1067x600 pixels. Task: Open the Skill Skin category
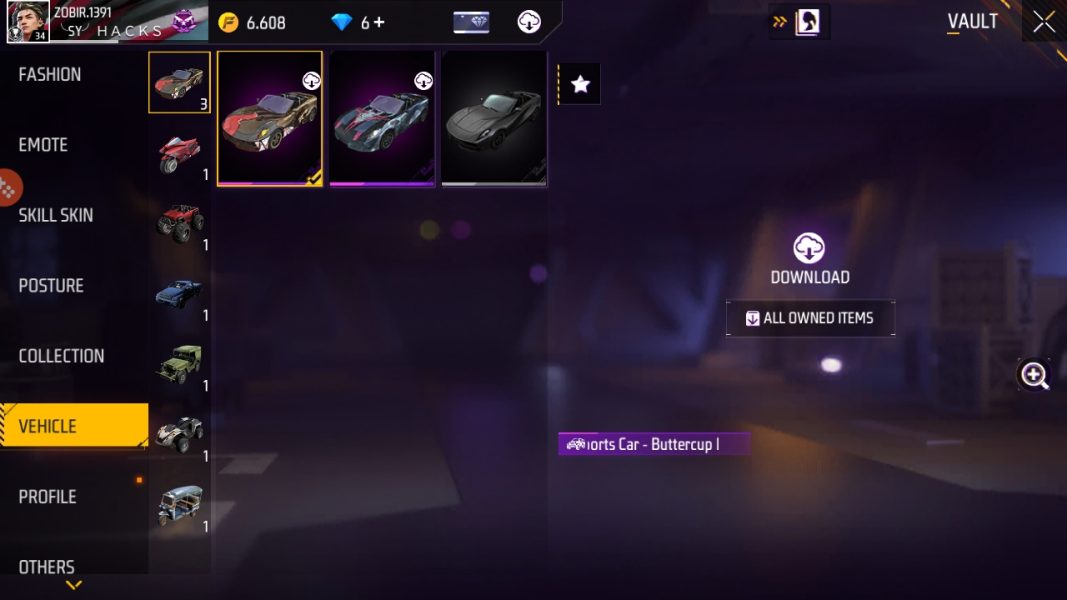coord(56,215)
